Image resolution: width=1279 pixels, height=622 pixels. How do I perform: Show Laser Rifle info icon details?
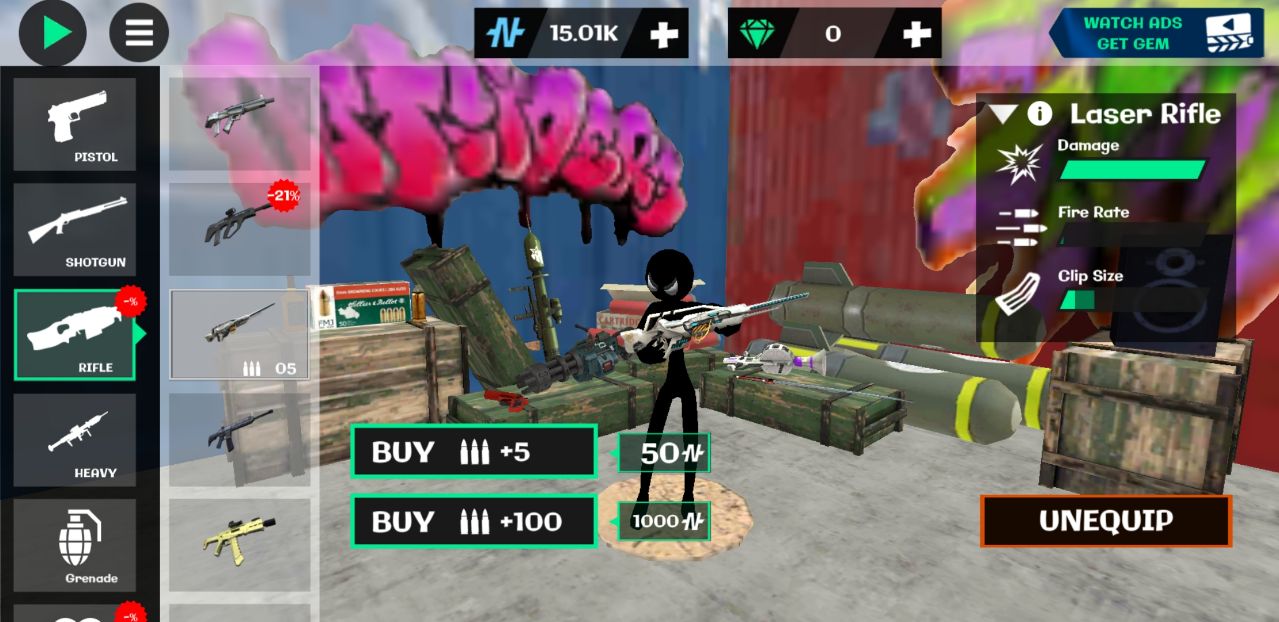click(x=1040, y=113)
